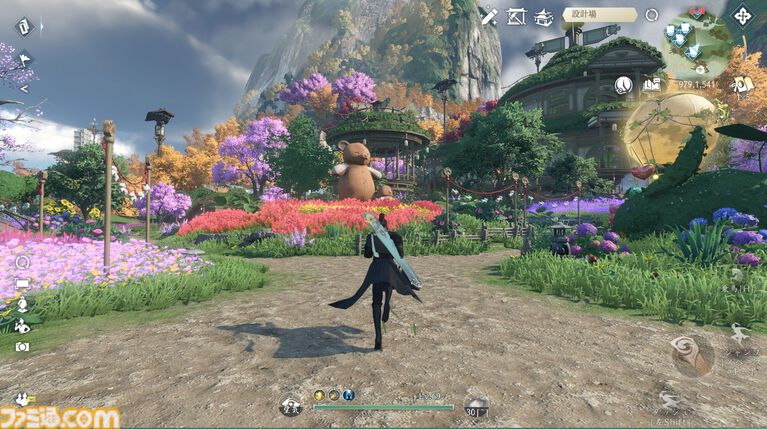This screenshot has height=429, width=767.
Task: Select the item slot showing 30
Action: coord(477,407)
